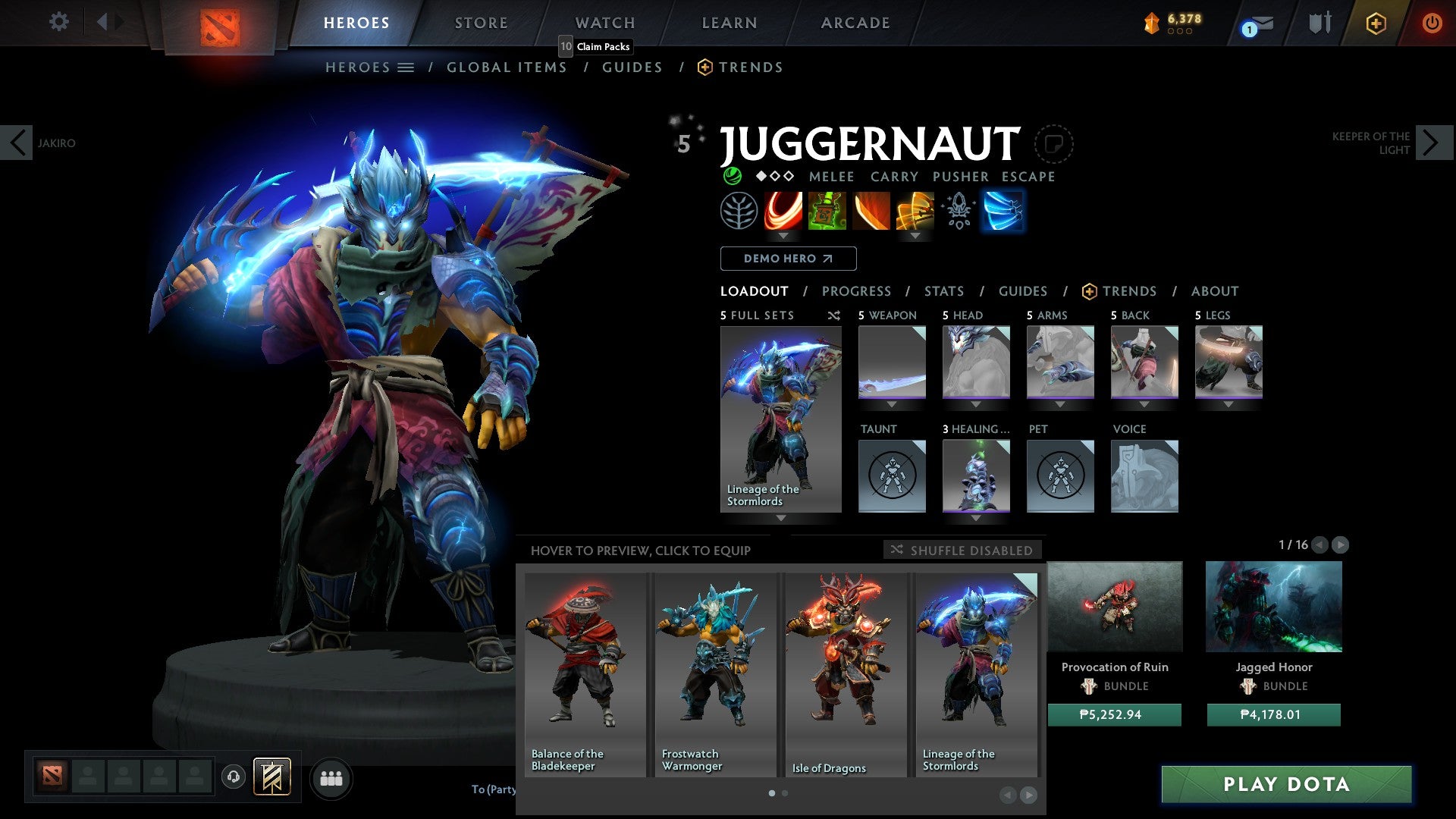Go to previous hero Jakiro
The image size is (1456, 819).
point(17,143)
